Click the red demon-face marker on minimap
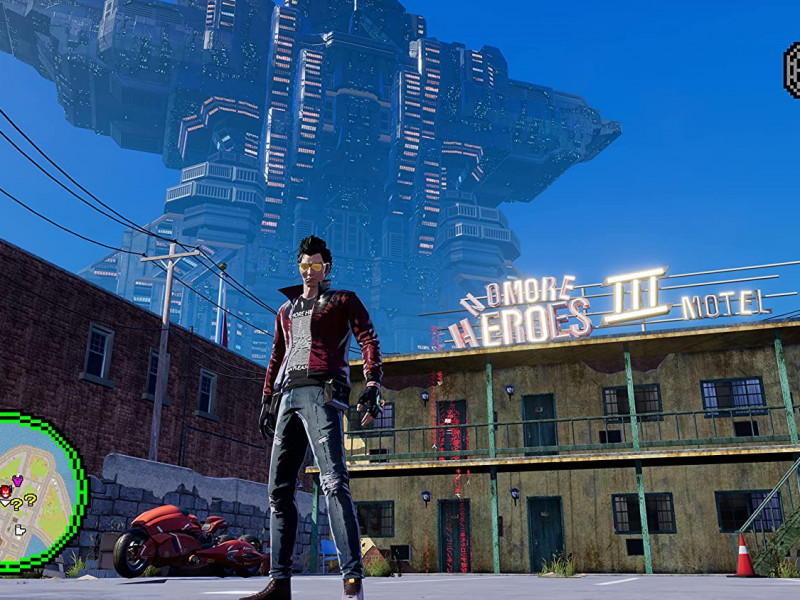Image resolution: width=800 pixels, height=600 pixels. [x=6, y=491]
